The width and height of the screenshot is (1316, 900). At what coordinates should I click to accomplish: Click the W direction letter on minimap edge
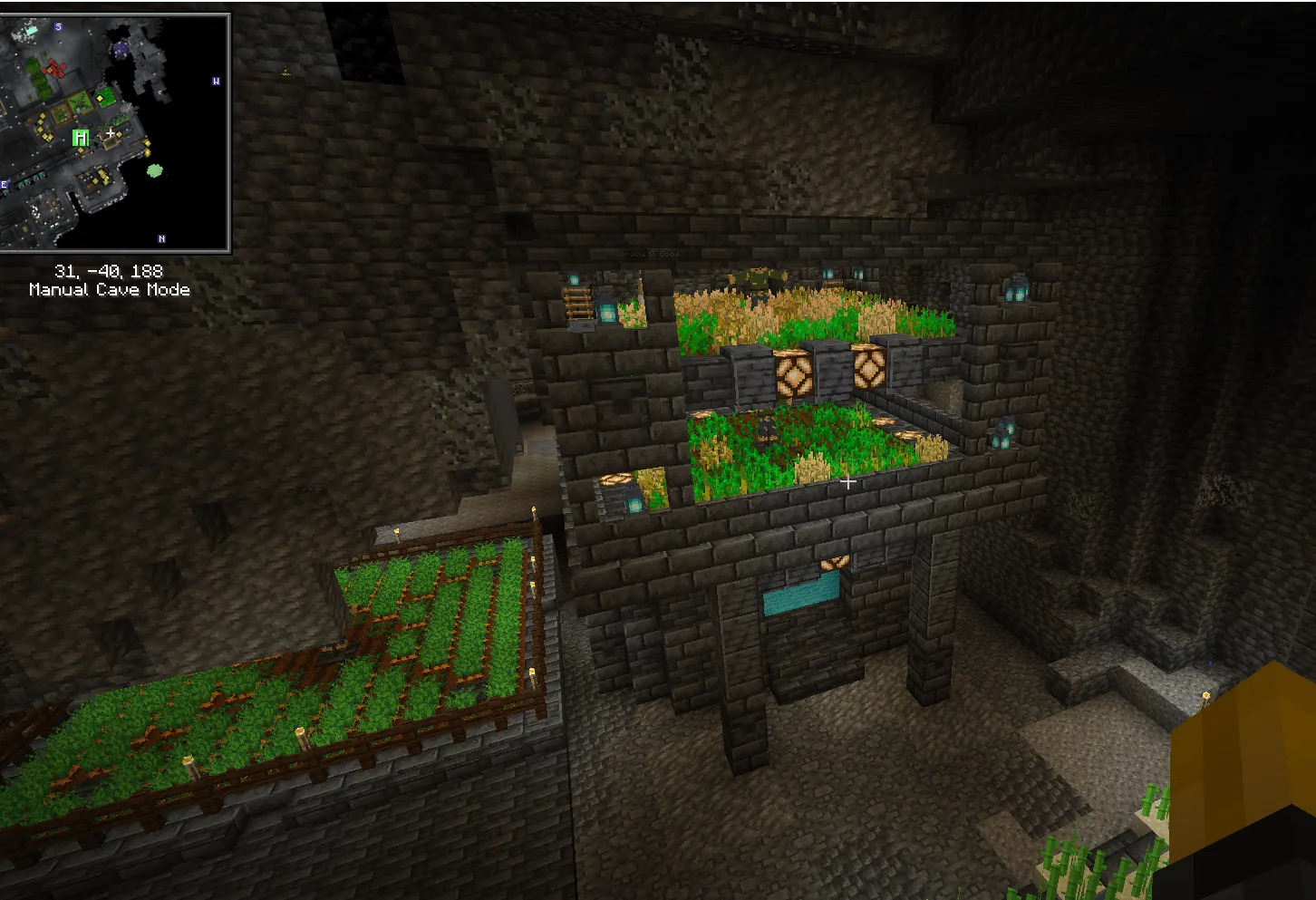[217, 81]
